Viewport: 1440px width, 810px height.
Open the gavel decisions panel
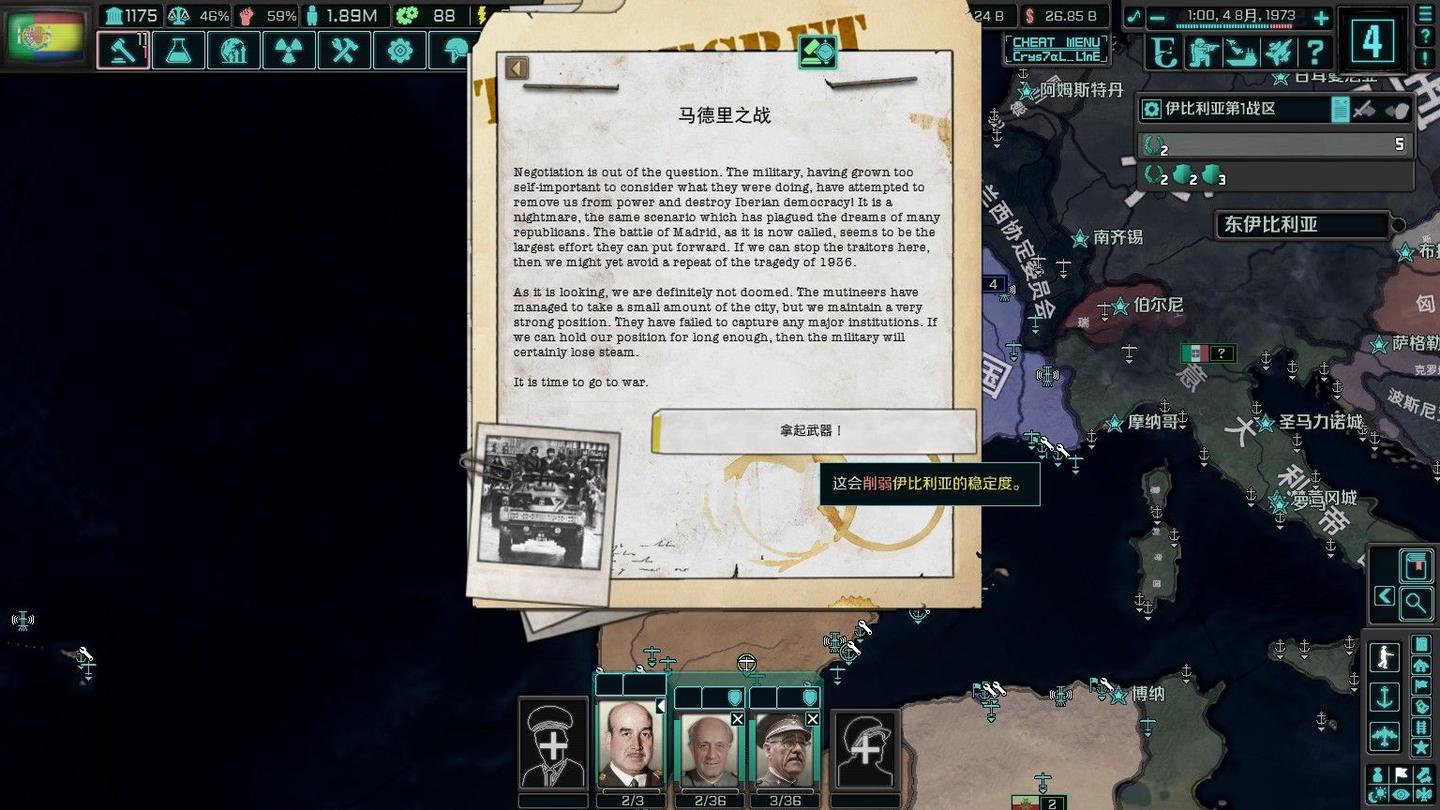click(123, 50)
